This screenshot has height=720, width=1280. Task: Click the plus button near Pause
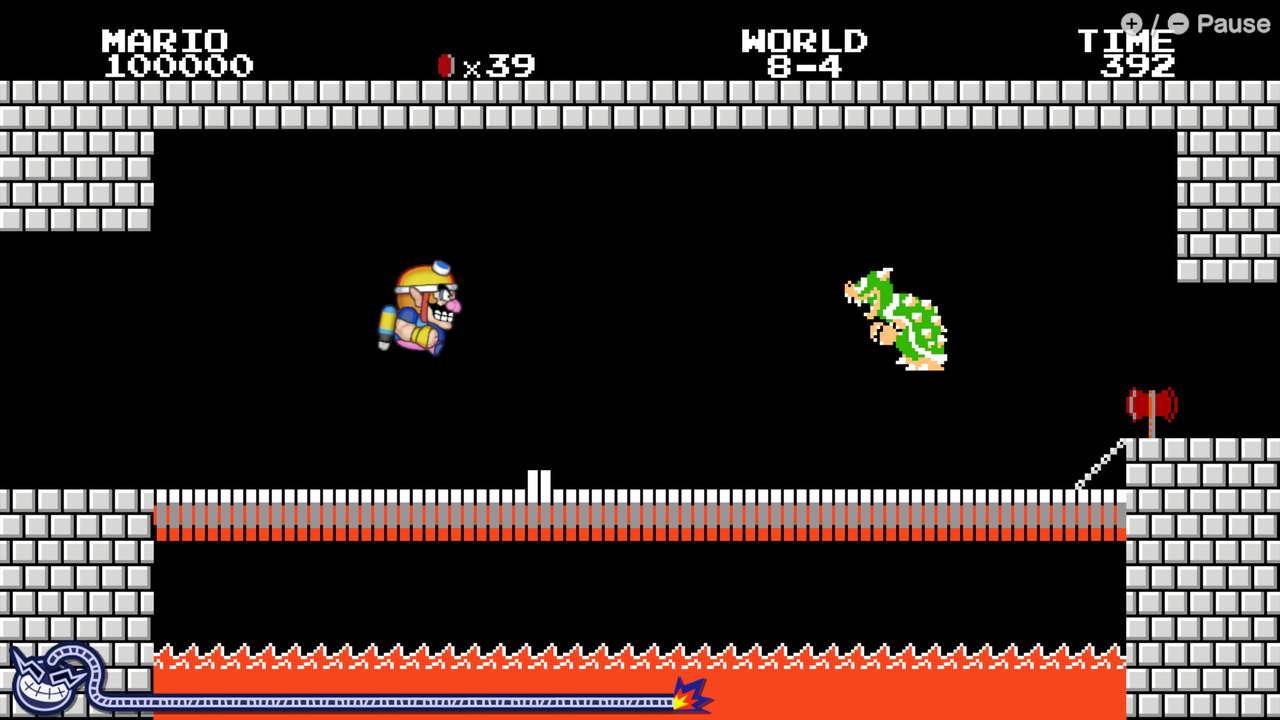point(1131,24)
